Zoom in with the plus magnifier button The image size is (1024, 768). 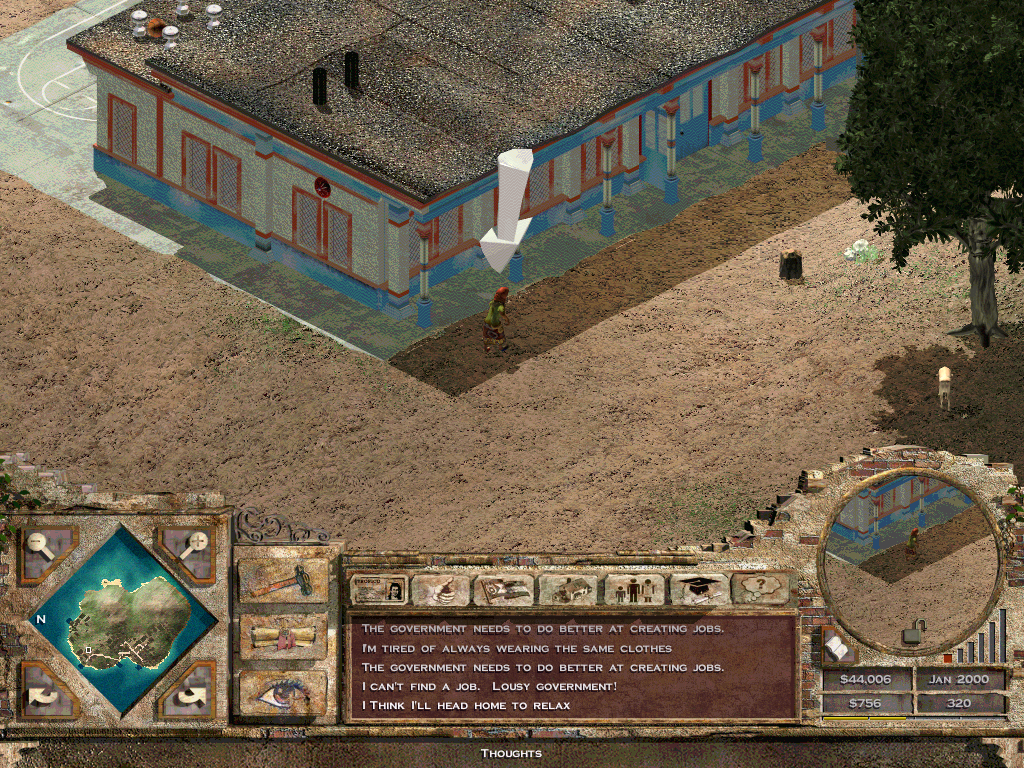[188, 553]
